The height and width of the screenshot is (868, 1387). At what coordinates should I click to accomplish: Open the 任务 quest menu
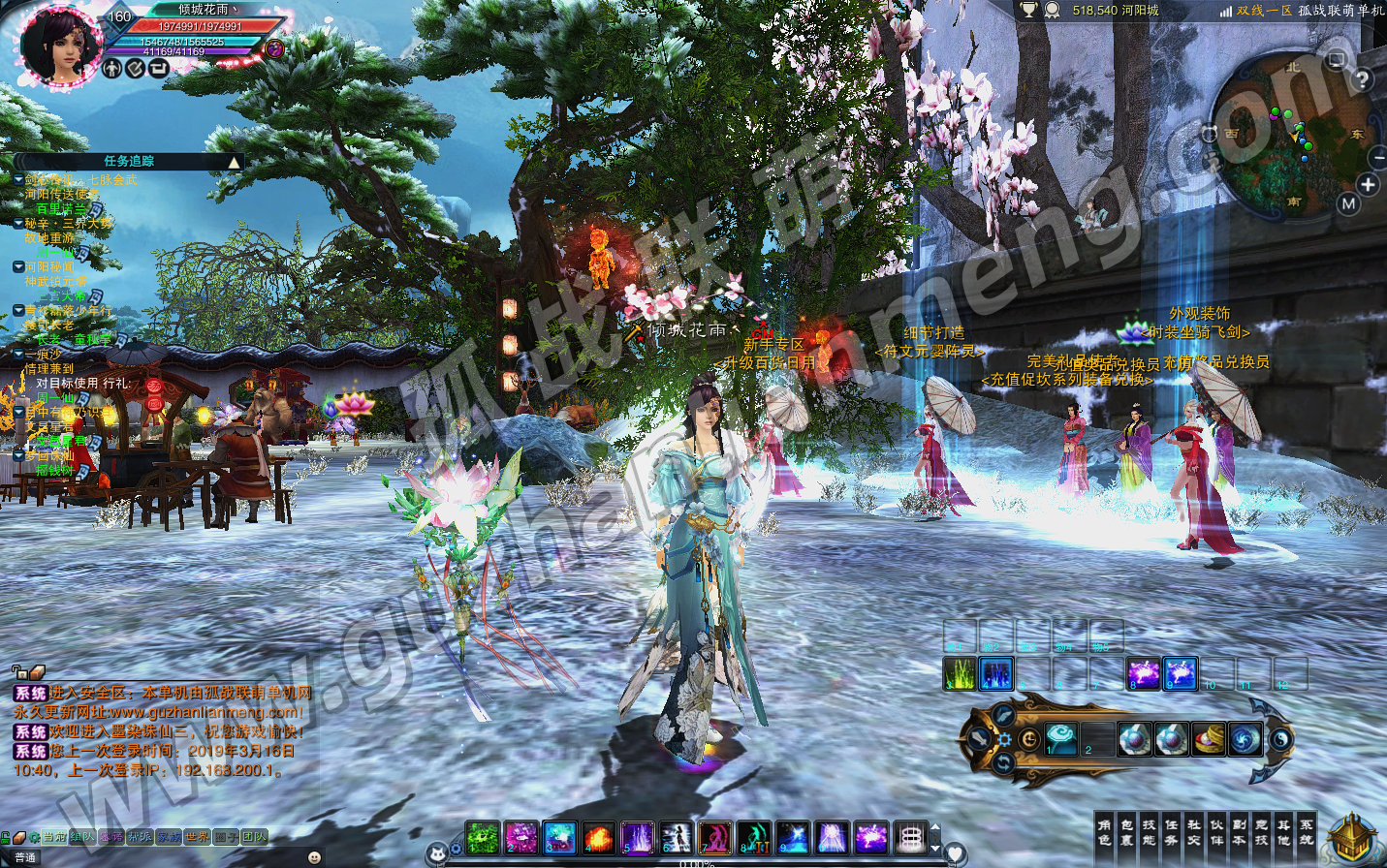point(1171,833)
